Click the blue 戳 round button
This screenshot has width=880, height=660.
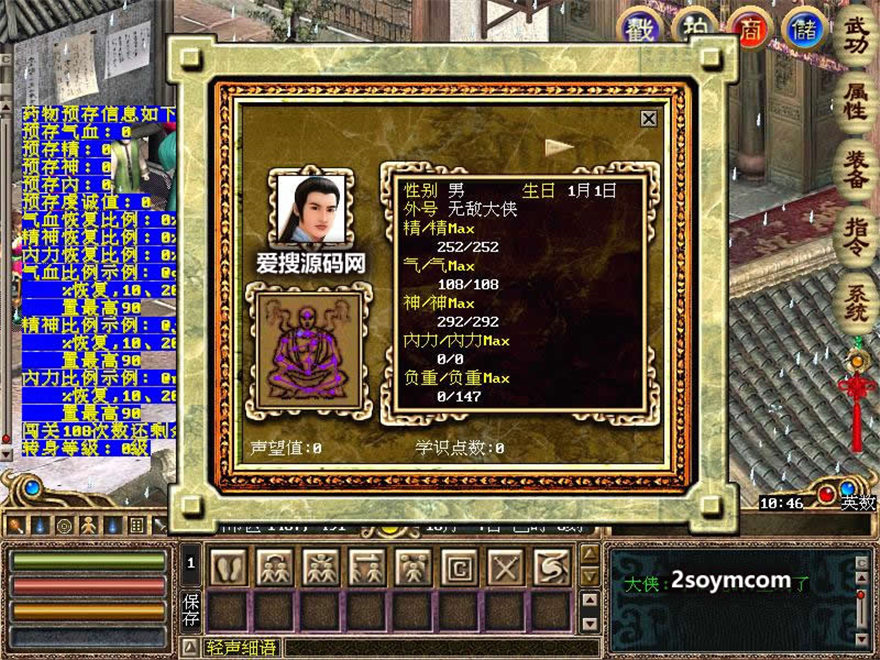640,29
